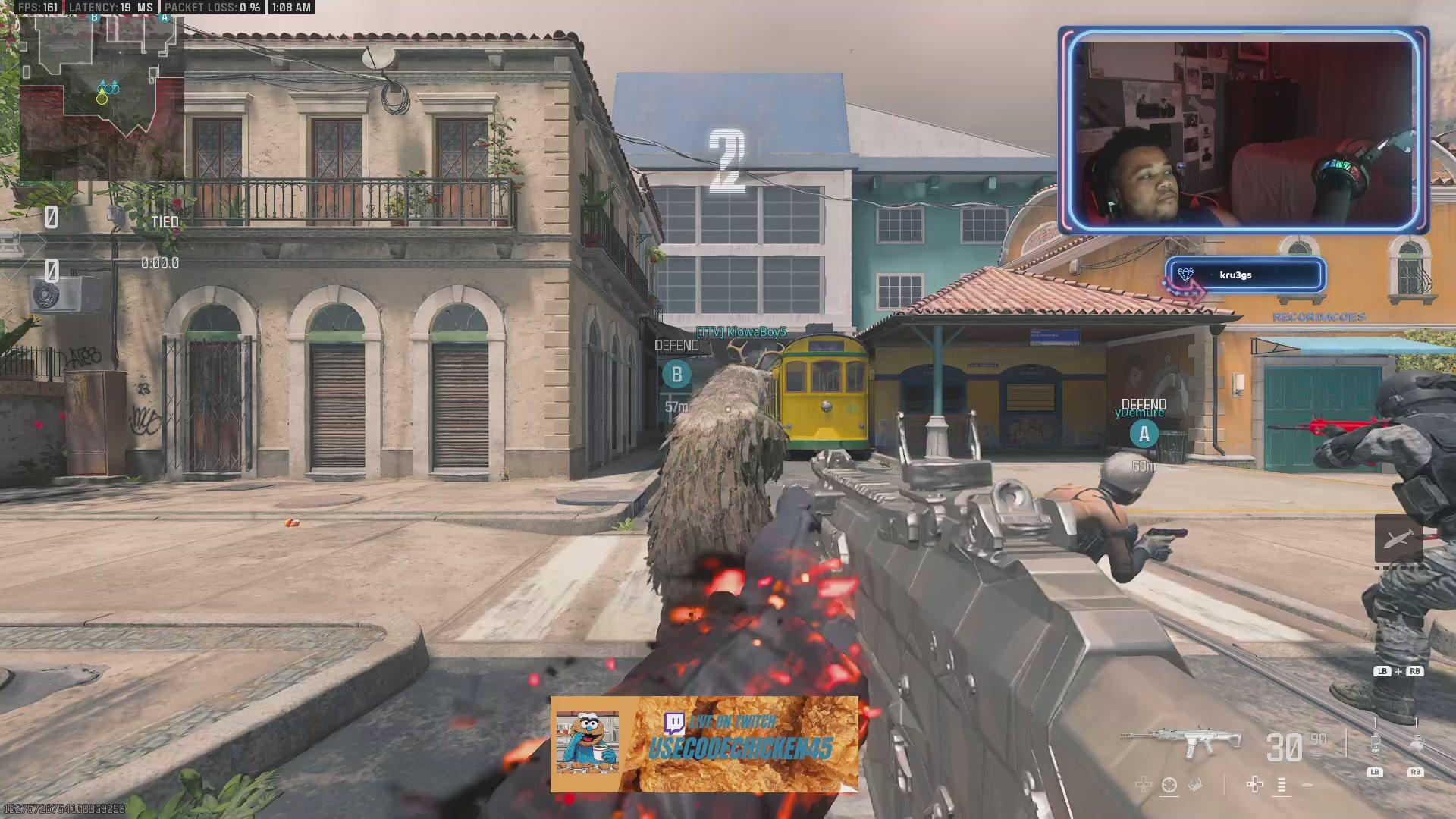Expand the webcam overlay frame

[x=1244, y=129]
